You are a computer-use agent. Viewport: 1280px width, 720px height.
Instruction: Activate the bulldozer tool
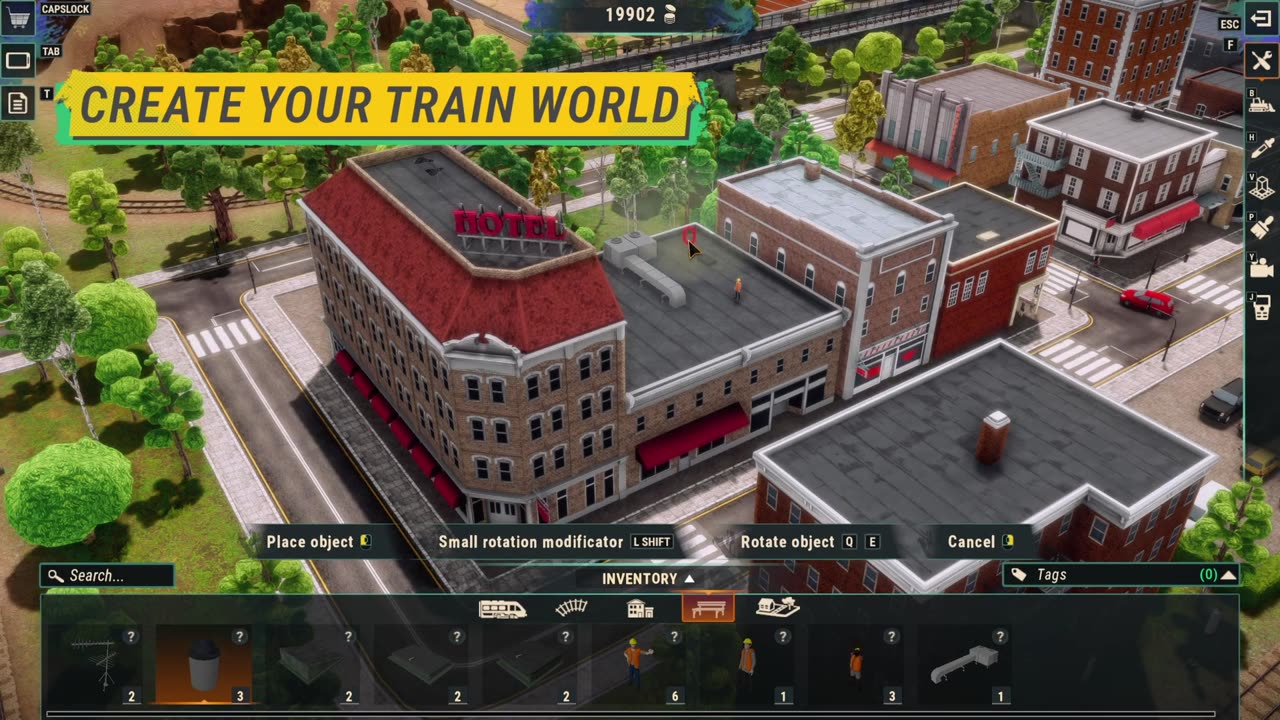coord(1261,103)
